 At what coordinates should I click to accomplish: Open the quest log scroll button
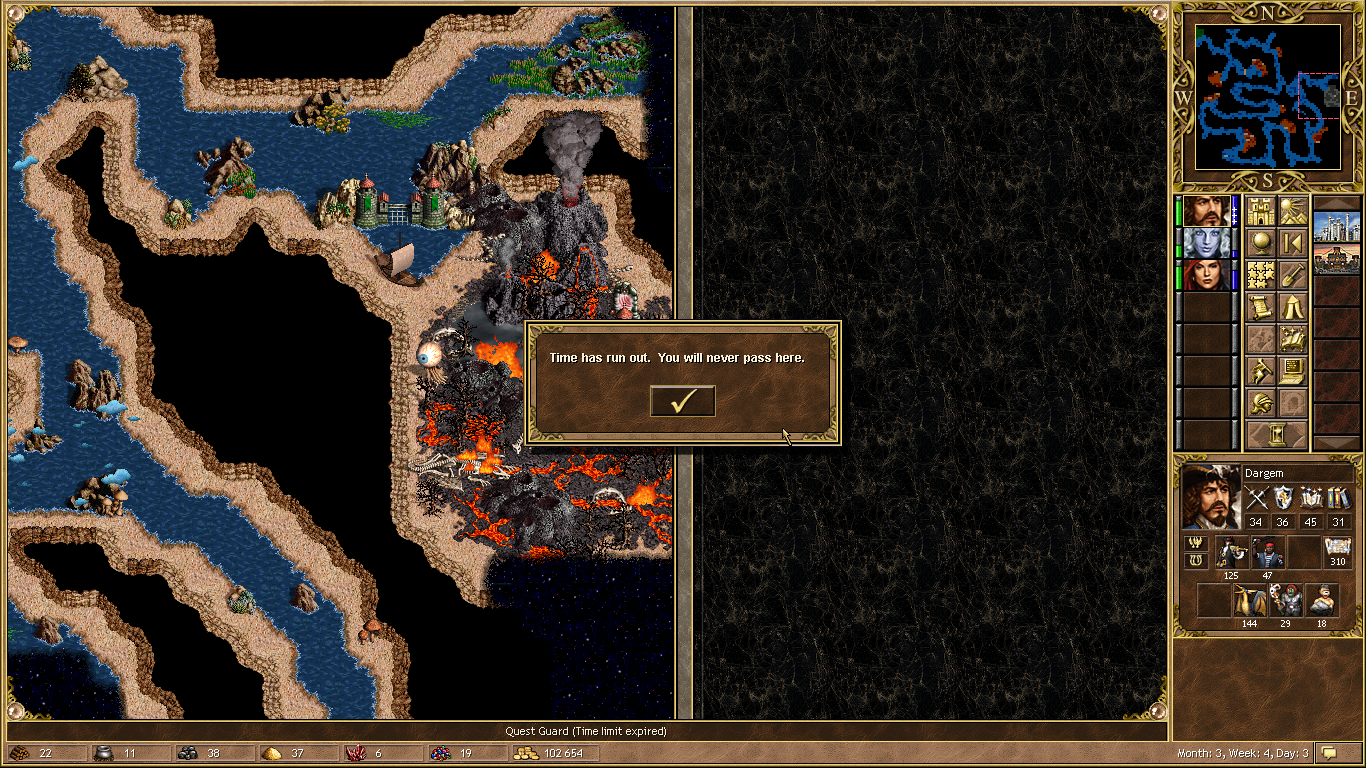(x=1260, y=307)
